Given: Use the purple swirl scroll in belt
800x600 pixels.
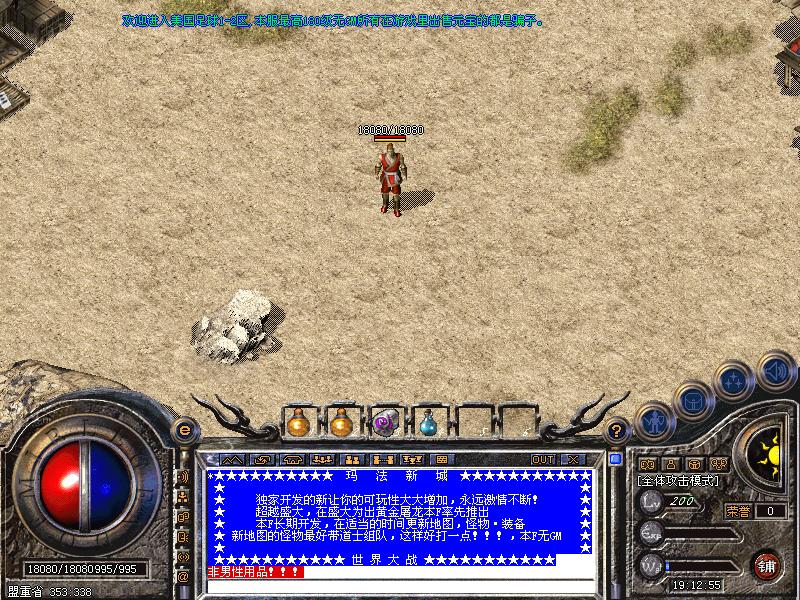Looking at the screenshot, I should coord(385,423).
